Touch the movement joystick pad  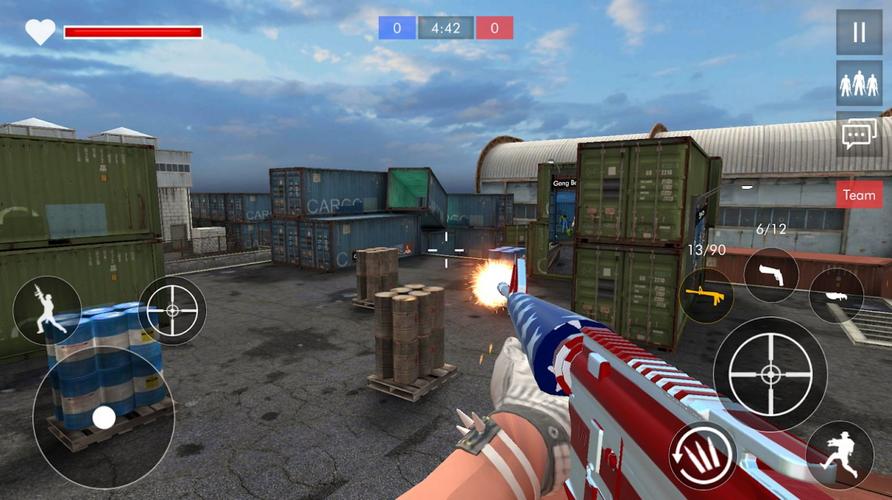coord(103,416)
